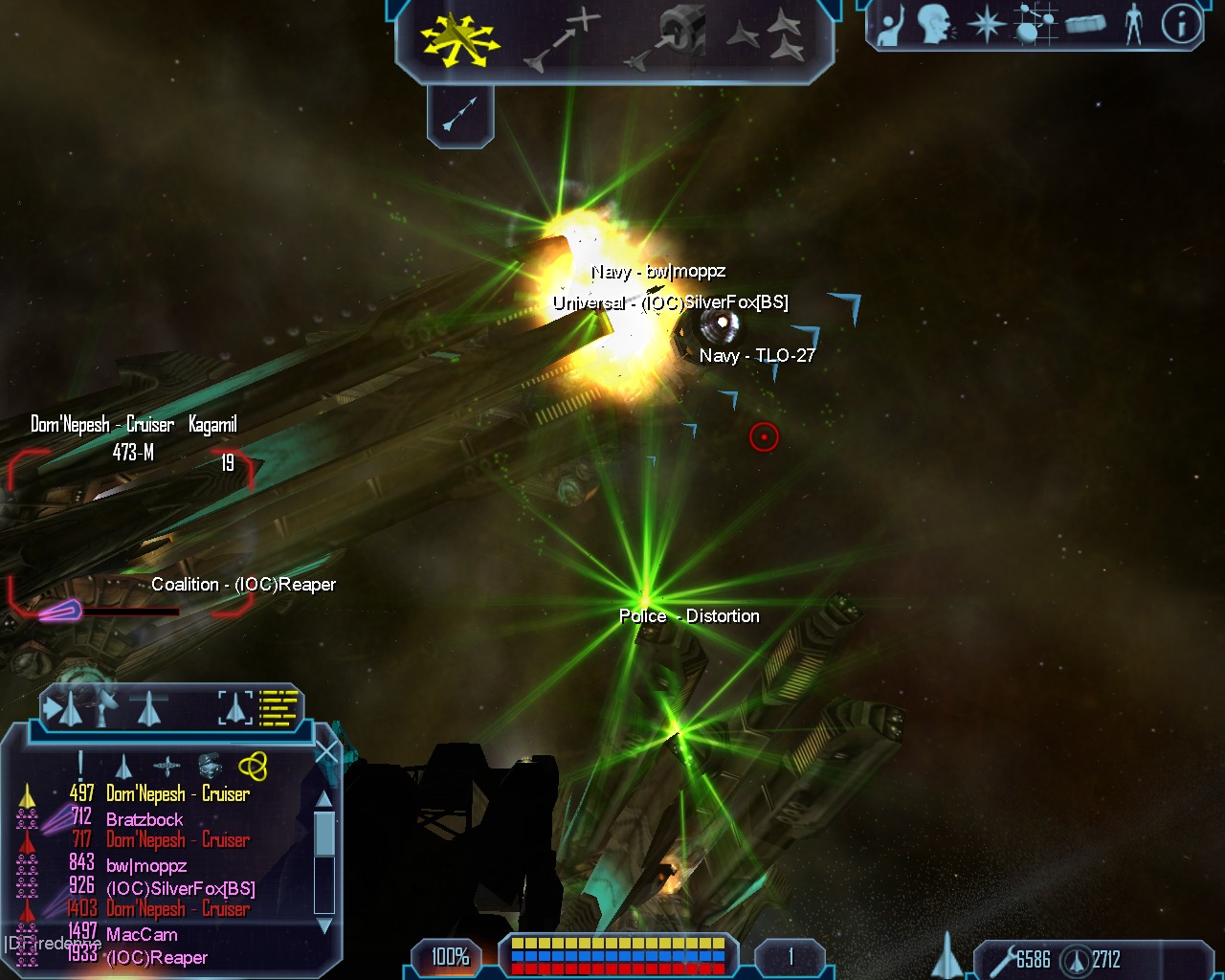This screenshot has height=980, width=1225.
Task: Open the humanoid player status icon
Action: (x=1134, y=24)
